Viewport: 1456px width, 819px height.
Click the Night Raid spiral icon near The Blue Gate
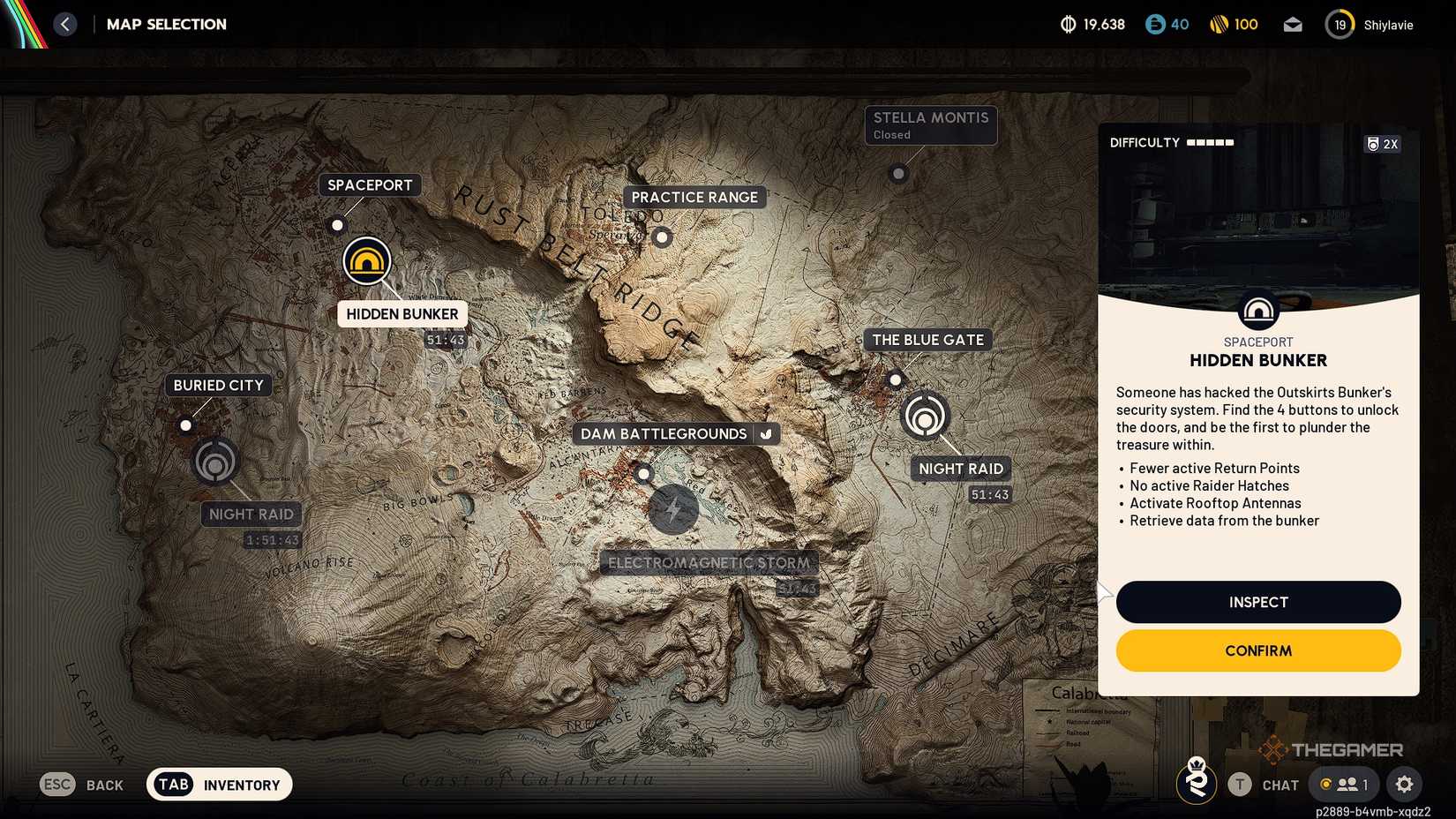[924, 416]
